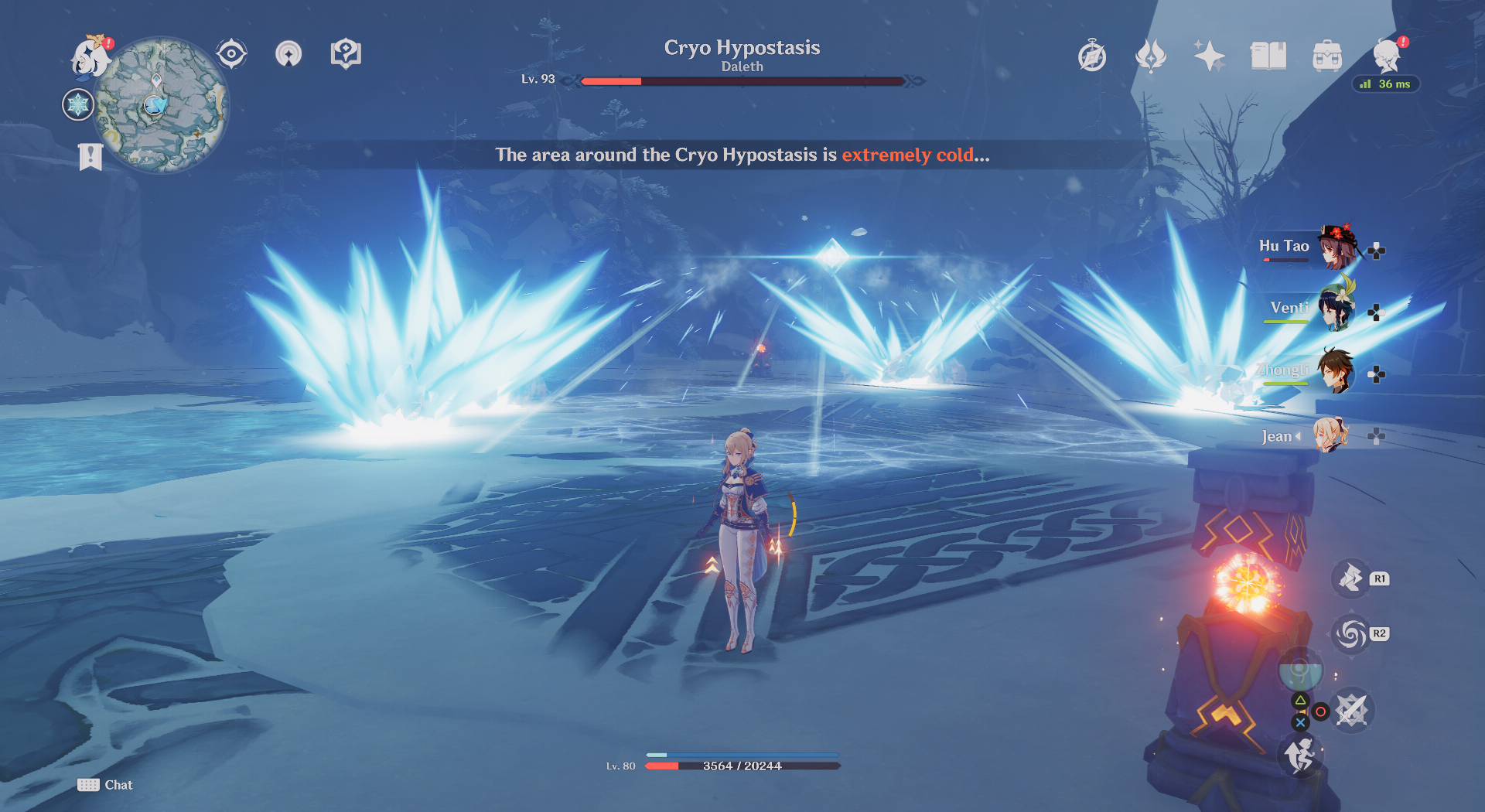Click the eye-shaped tracking icon near minimap
Viewport: 1485px width, 812px height.
pyautogui.click(x=232, y=53)
